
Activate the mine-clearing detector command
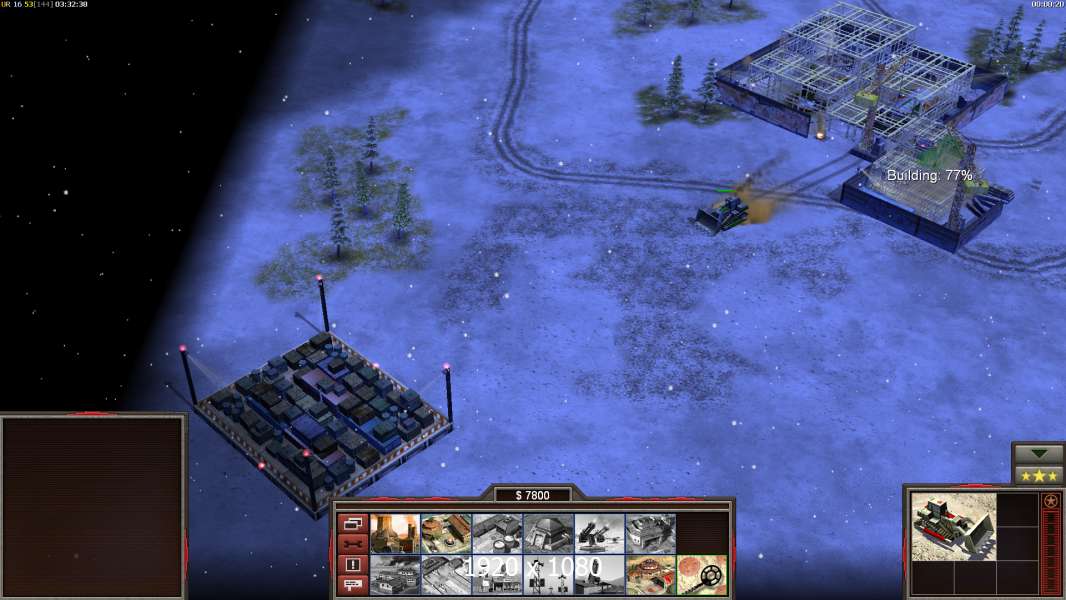[701, 575]
